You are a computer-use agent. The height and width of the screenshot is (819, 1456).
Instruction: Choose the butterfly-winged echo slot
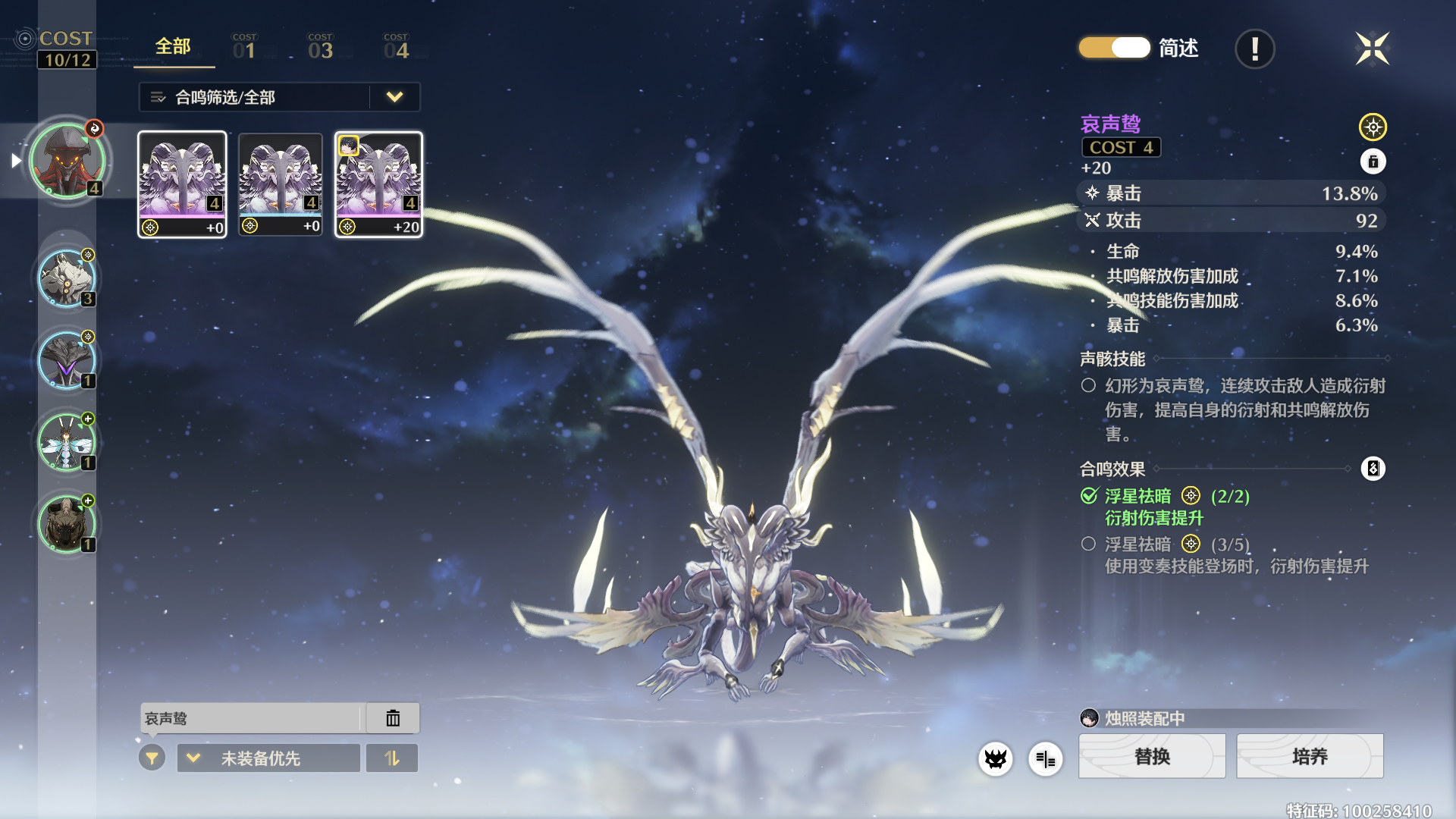pyautogui.click(x=67, y=442)
